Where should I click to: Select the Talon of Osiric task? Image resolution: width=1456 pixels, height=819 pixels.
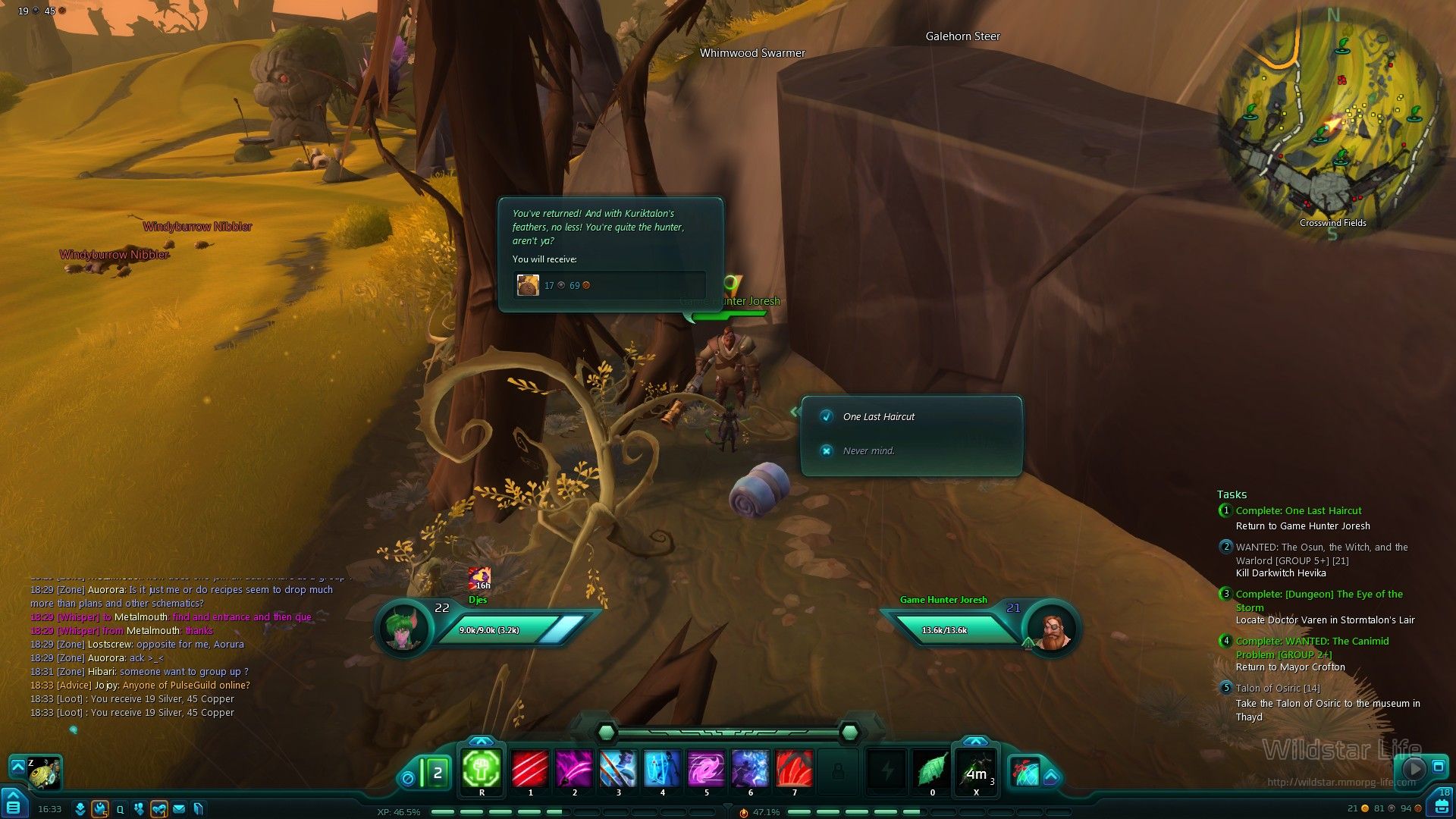(1277, 688)
